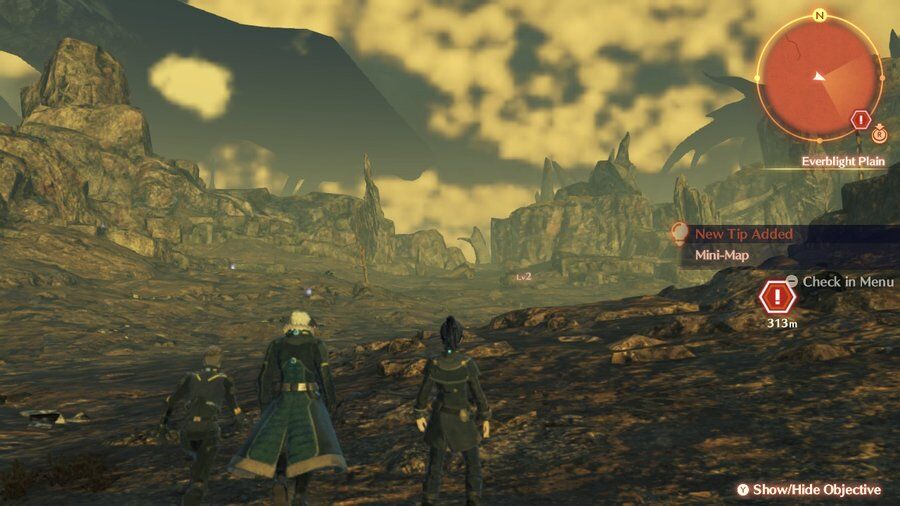Click the Everblight Plain location label
Image resolution: width=900 pixels, height=506 pixels.
[843, 161]
